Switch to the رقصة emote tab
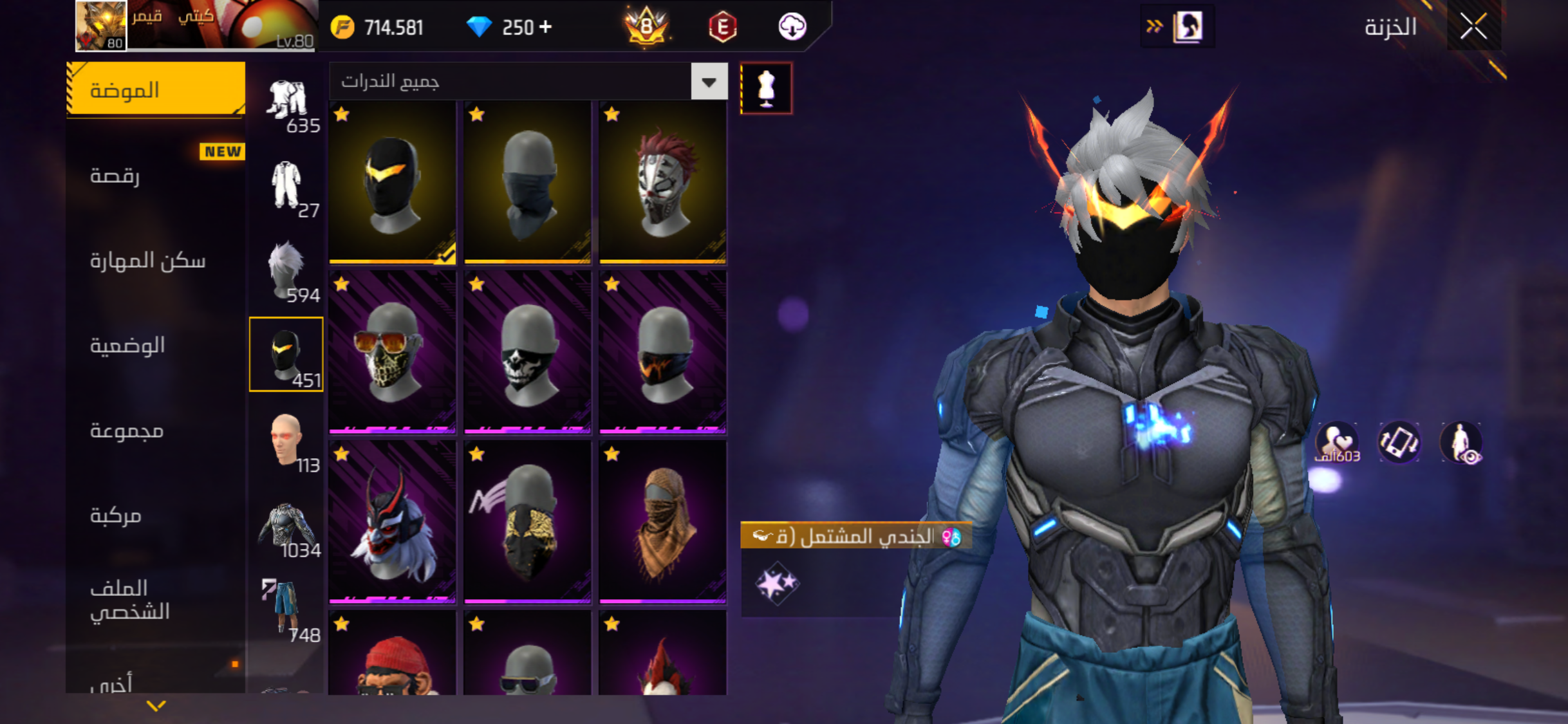 click(x=156, y=175)
